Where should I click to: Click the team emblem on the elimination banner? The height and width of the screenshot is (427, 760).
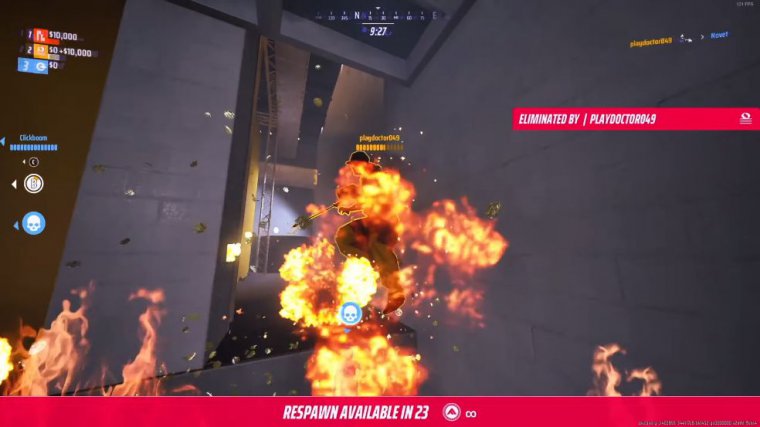click(x=745, y=118)
